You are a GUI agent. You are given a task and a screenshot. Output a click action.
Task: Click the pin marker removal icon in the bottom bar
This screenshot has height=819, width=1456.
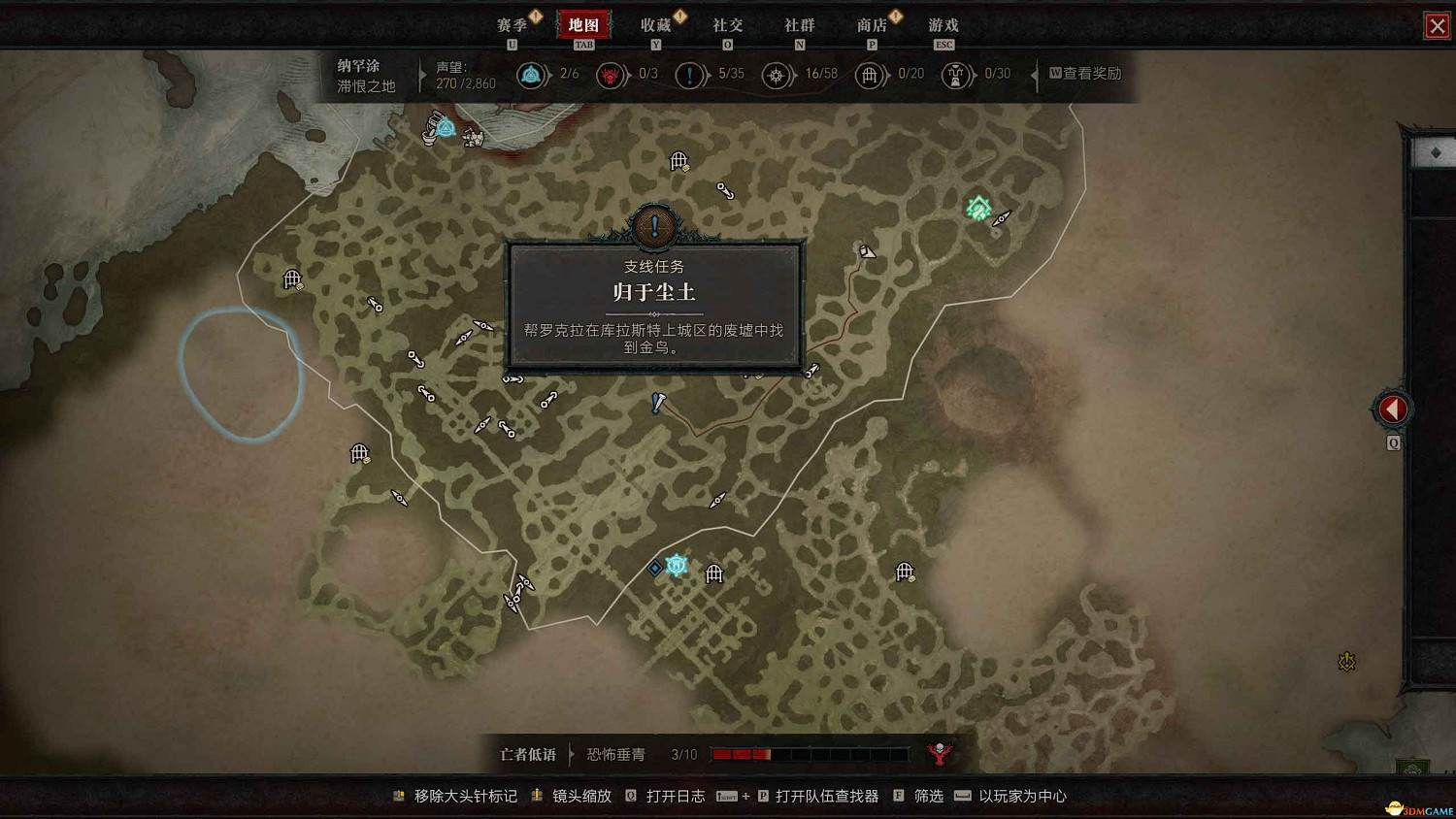[398, 795]
